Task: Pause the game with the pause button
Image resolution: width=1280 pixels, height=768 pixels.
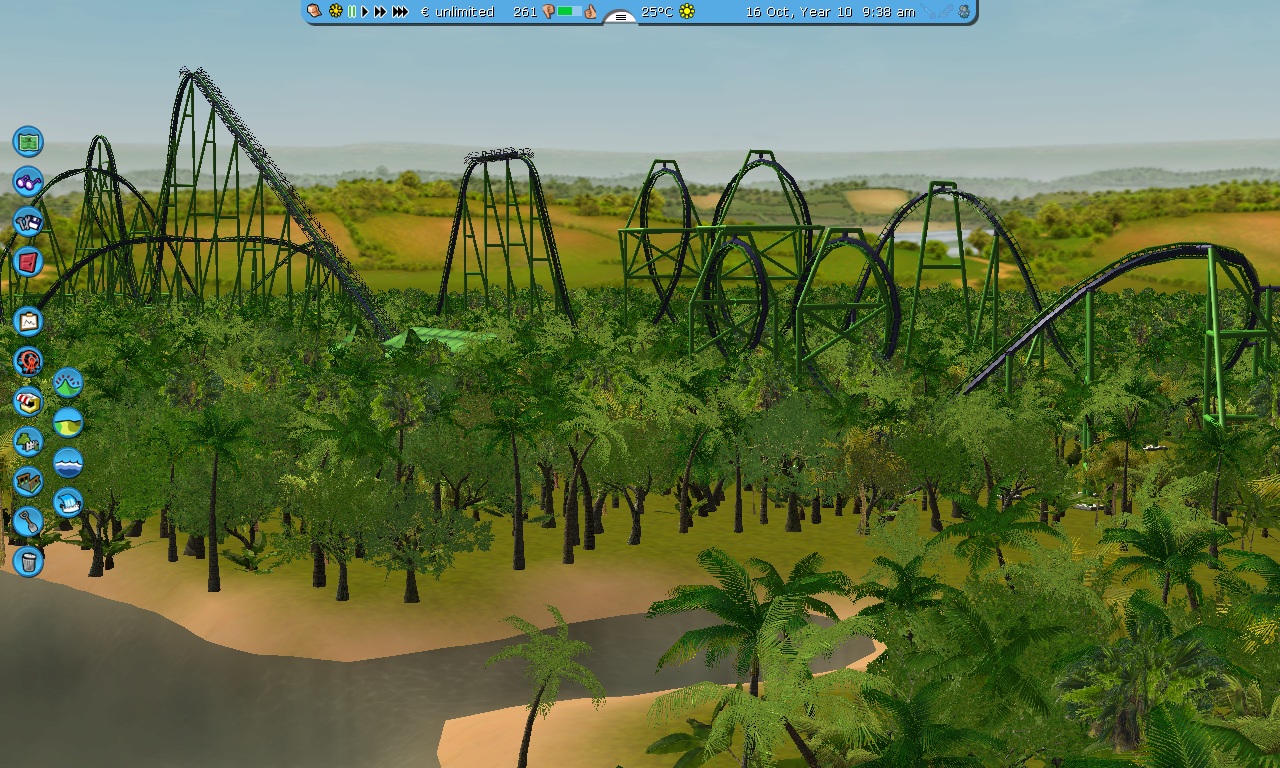Action: coord(352,12)
